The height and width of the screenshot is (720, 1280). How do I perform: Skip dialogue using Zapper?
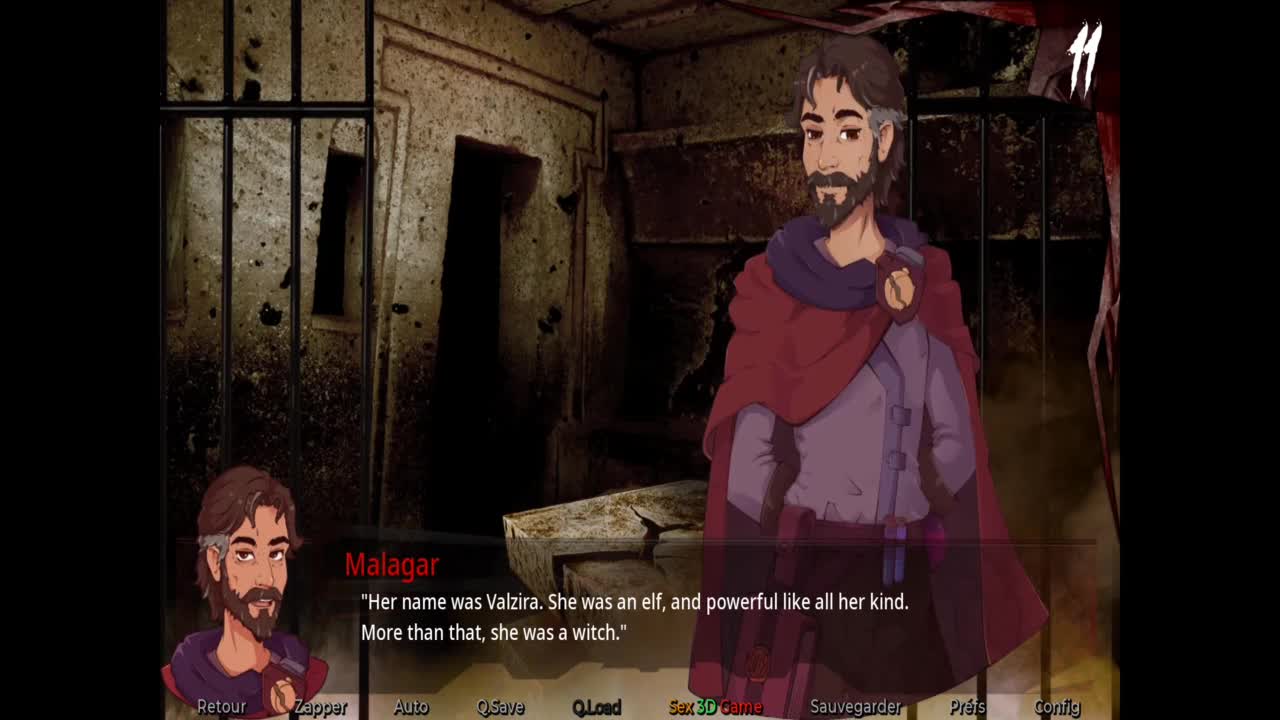[320, 707]
